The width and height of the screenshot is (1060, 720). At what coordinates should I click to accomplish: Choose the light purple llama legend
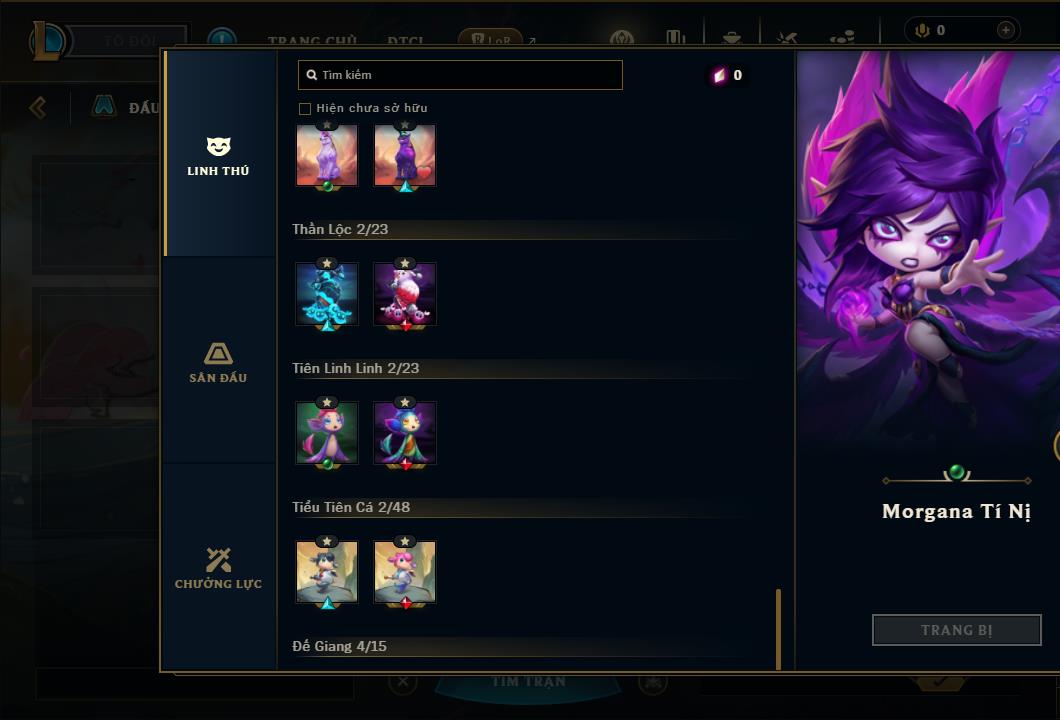[x=327, y=155]
